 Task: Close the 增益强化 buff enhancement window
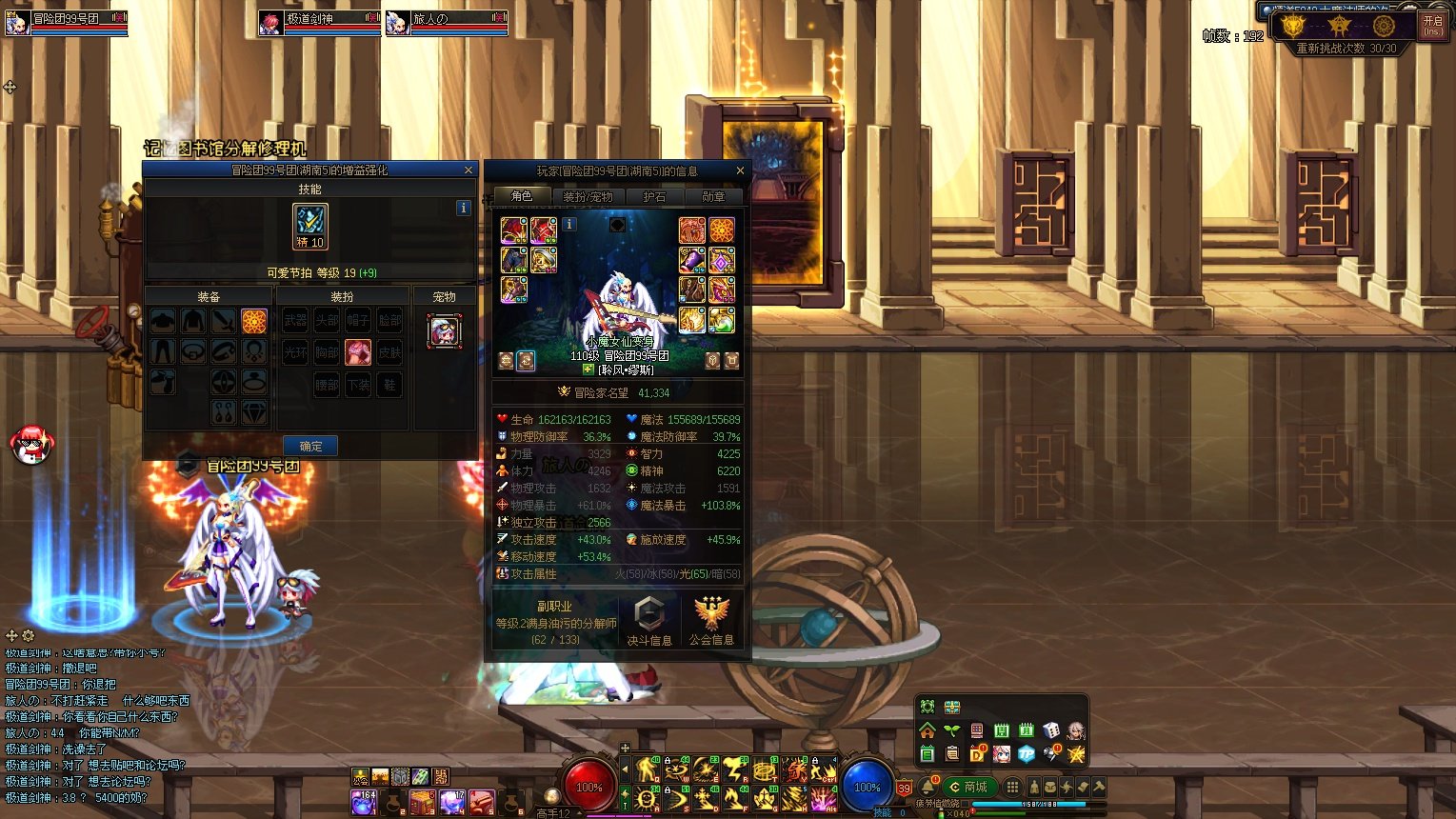click(468, 170)
